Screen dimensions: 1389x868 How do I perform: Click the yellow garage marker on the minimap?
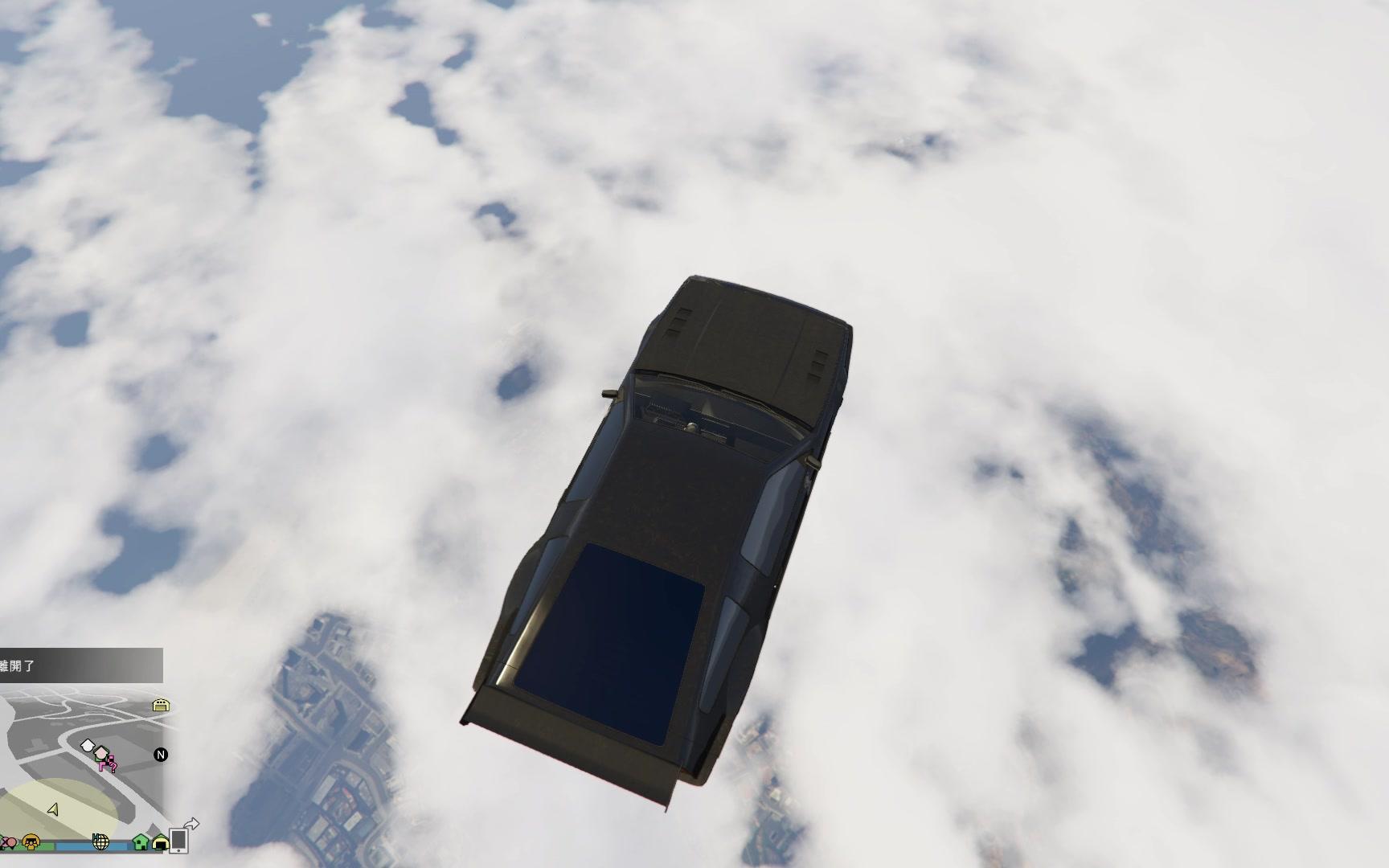click(x=161, y=706)
